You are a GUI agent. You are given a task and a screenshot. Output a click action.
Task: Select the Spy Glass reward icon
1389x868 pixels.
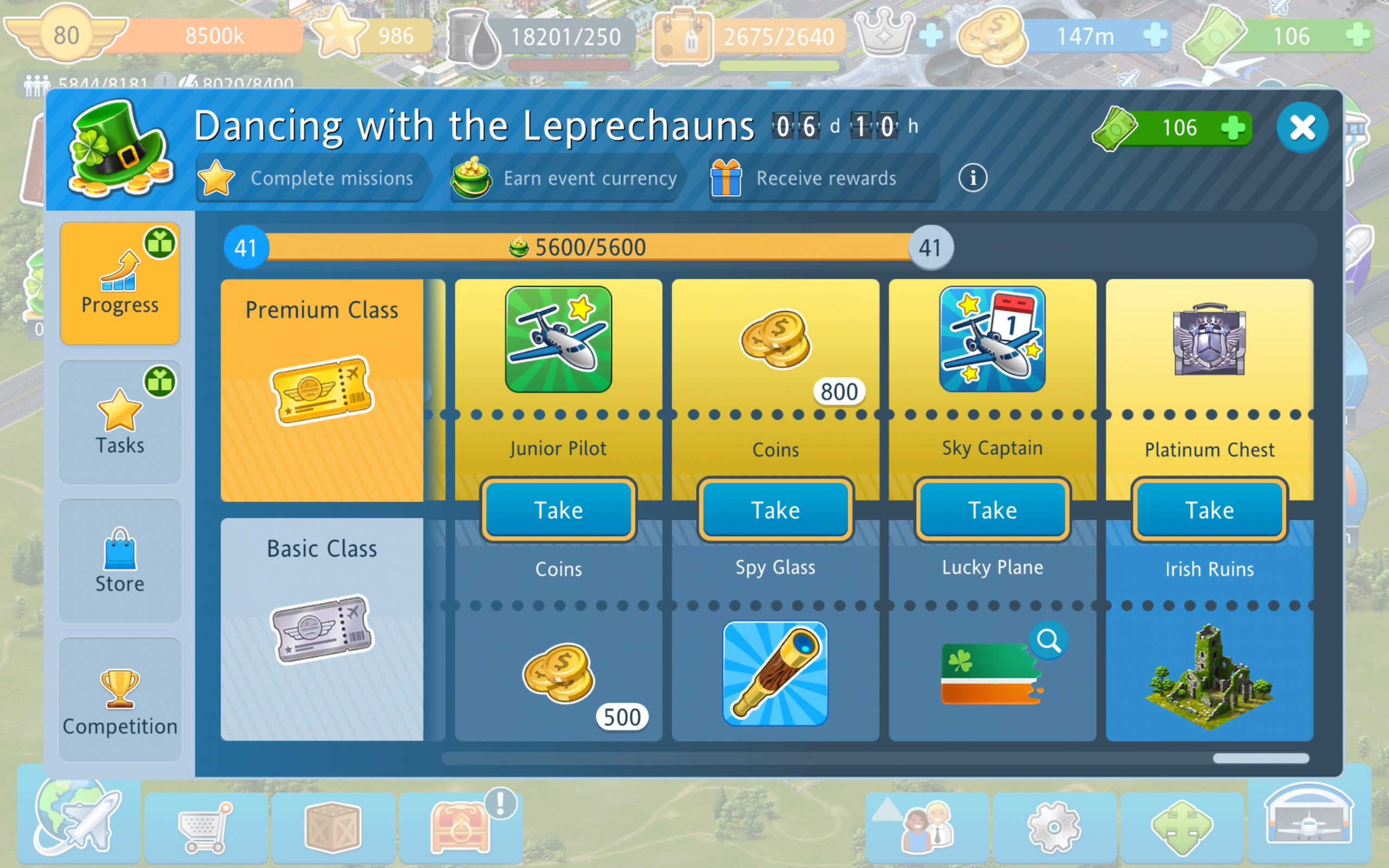click(775, 673)
